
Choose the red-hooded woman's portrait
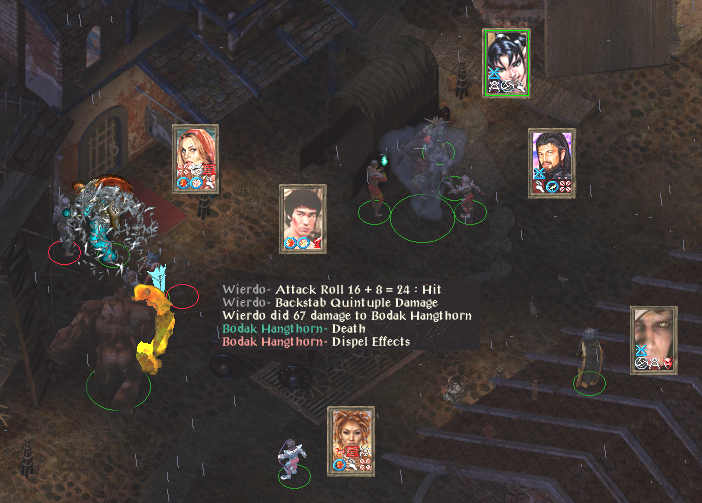point(195,152)
